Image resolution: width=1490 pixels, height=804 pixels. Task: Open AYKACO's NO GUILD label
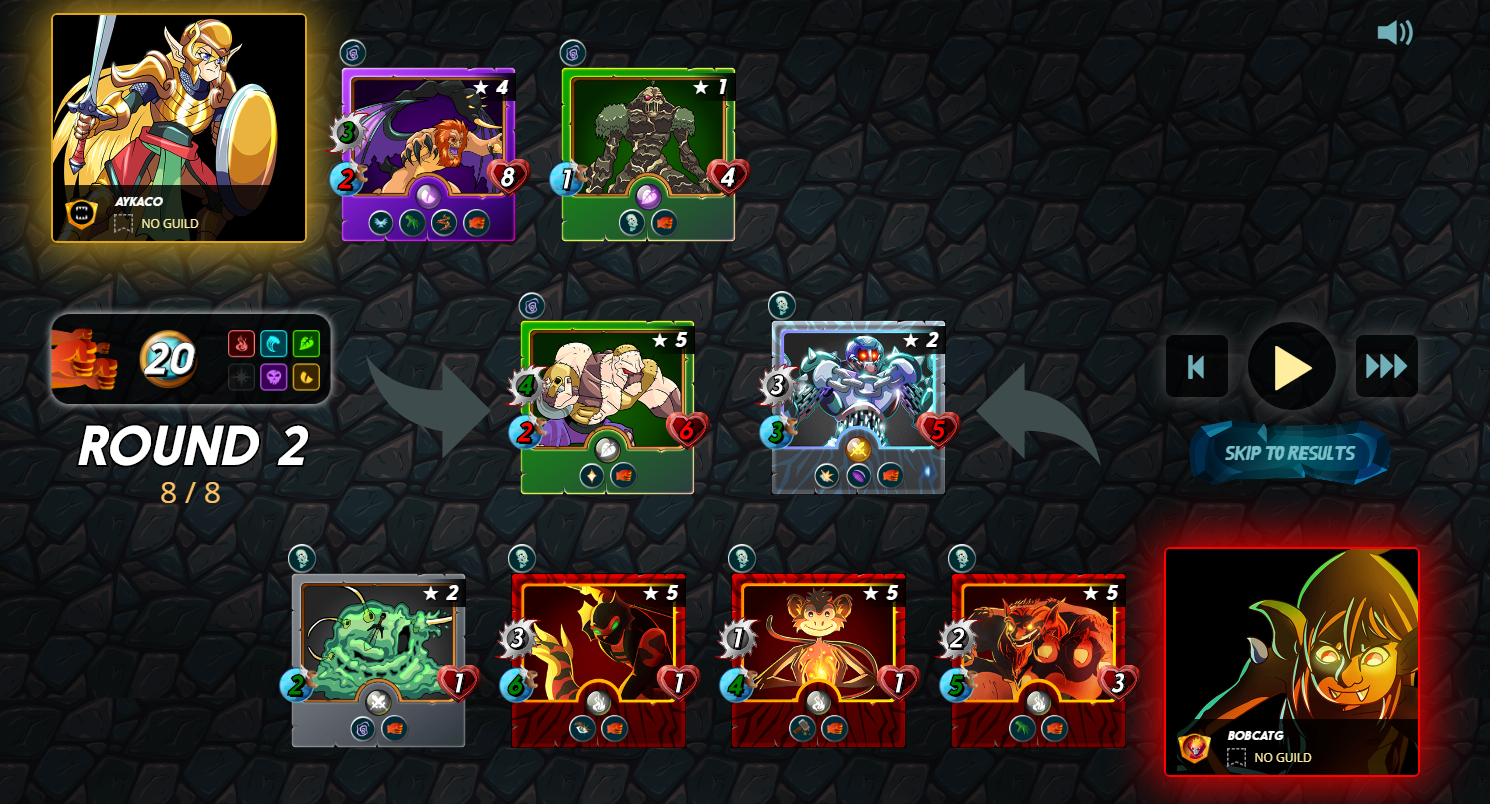(x=170, y=223)
